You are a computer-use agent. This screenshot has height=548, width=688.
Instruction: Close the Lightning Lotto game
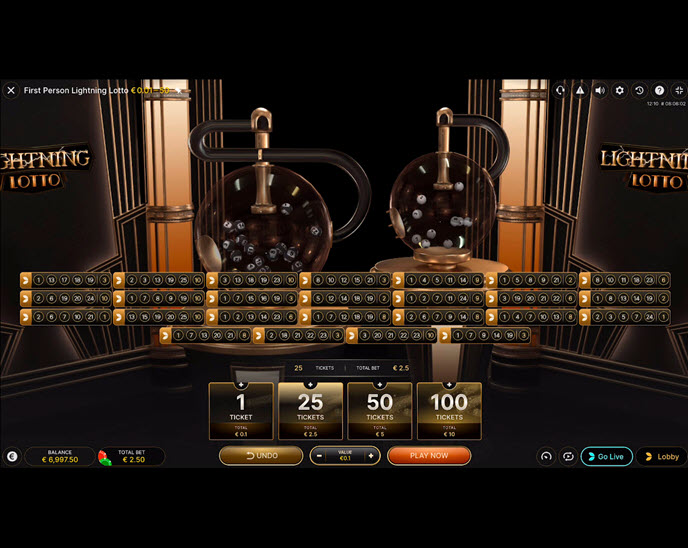coord(11,90)
